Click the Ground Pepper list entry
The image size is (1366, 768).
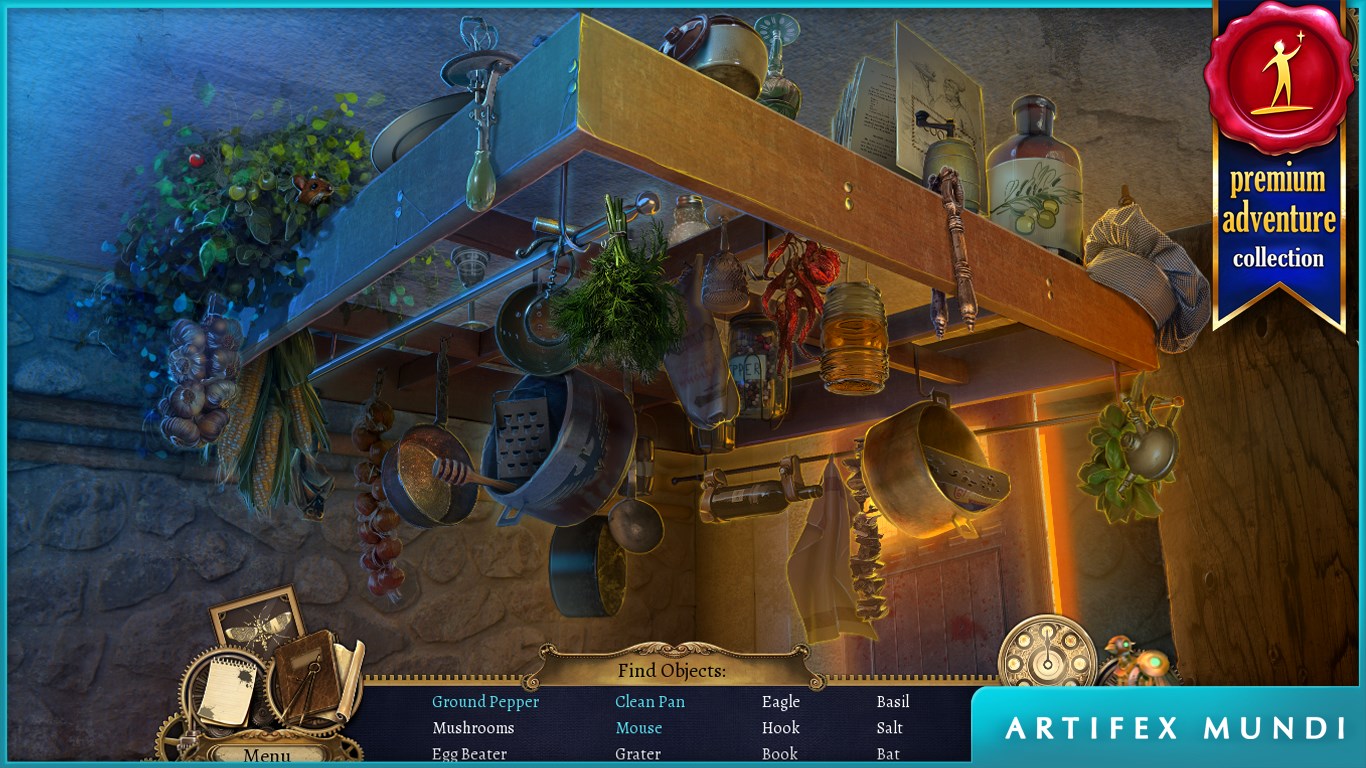tap(485, 702)
